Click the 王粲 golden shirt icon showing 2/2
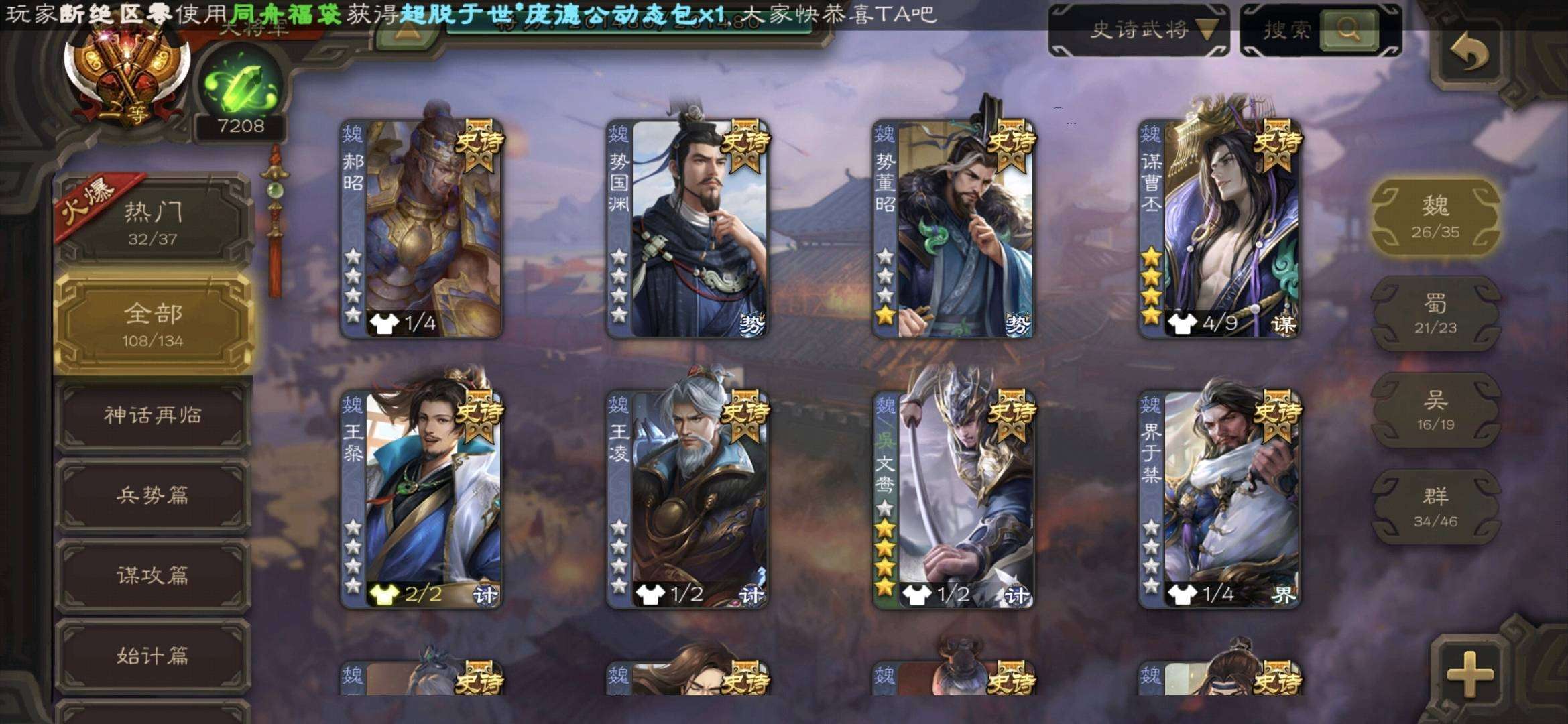1568x724 pixels. [383, 593]
